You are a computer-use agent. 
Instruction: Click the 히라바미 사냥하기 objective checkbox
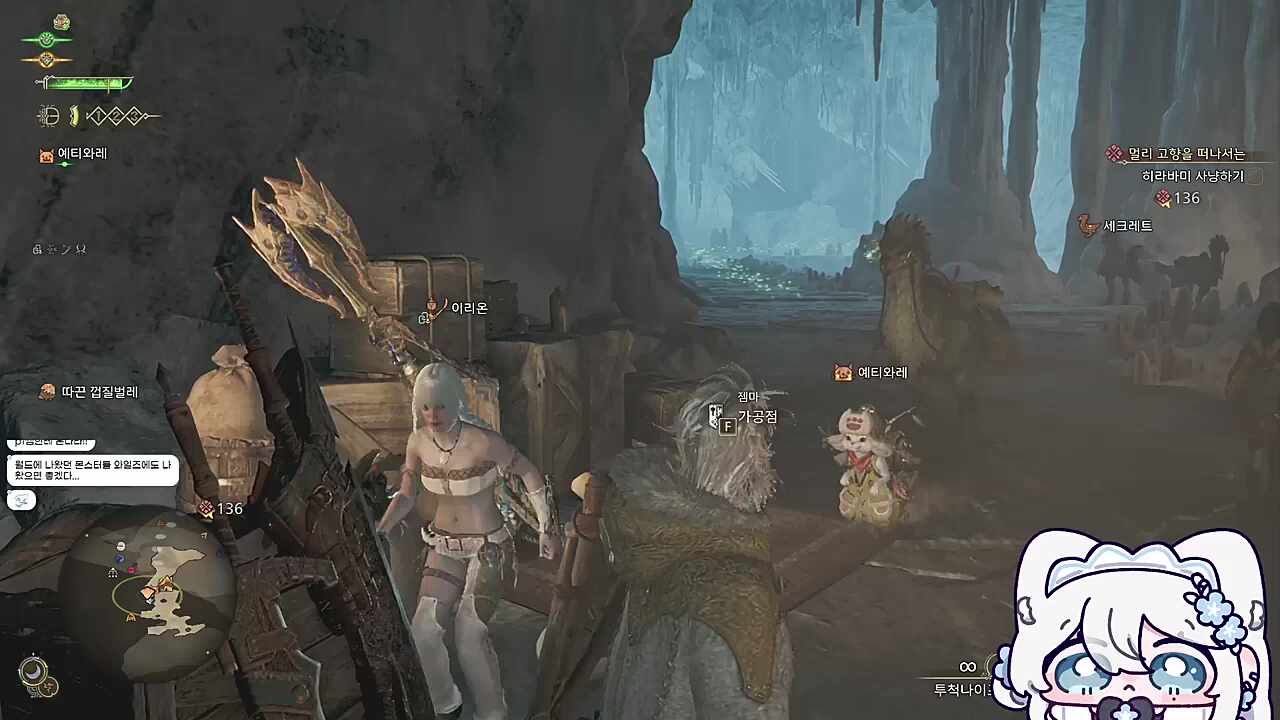point(1255,176)
